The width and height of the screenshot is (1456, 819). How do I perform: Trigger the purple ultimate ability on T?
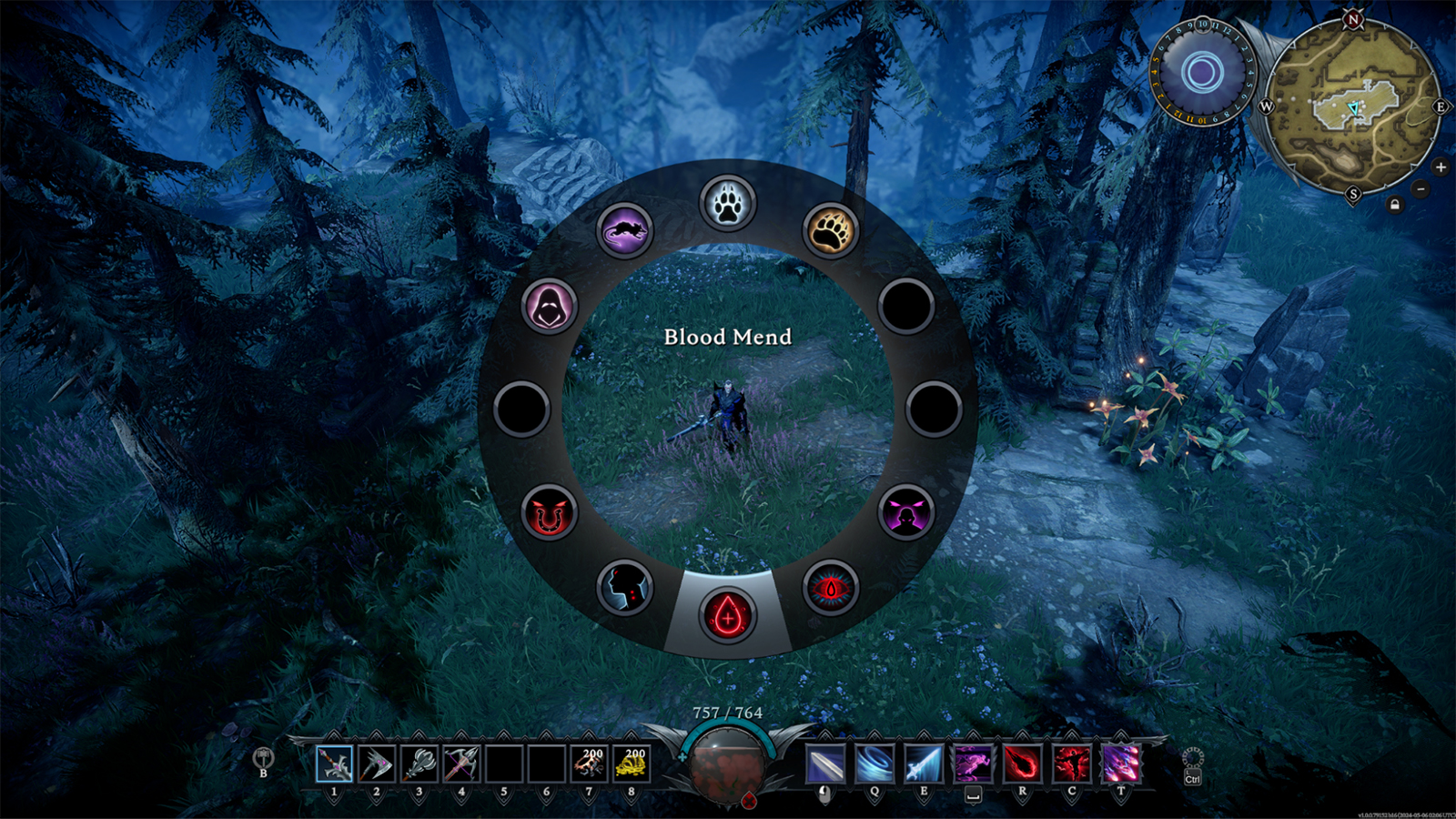pos(1120,763)
